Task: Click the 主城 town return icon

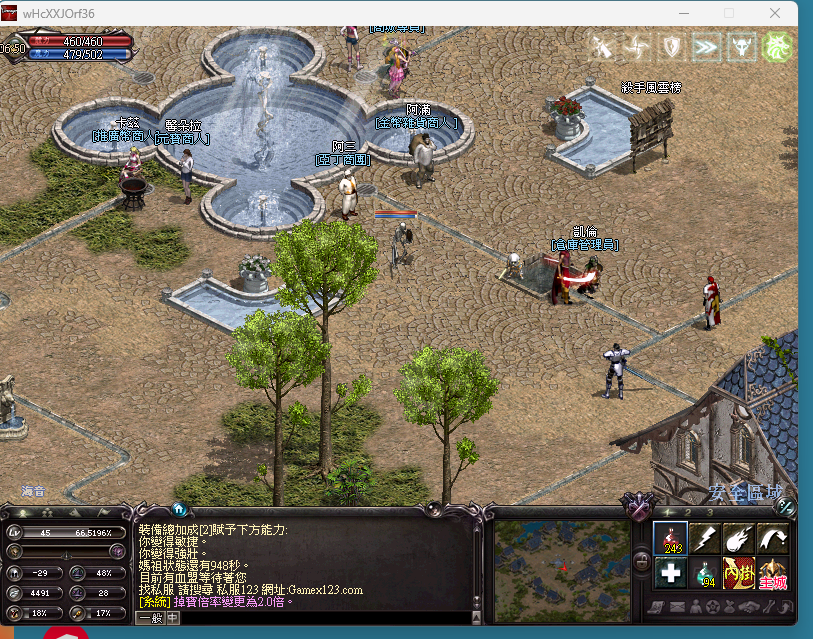Action: pyautogui.click(x=772, y=573)
